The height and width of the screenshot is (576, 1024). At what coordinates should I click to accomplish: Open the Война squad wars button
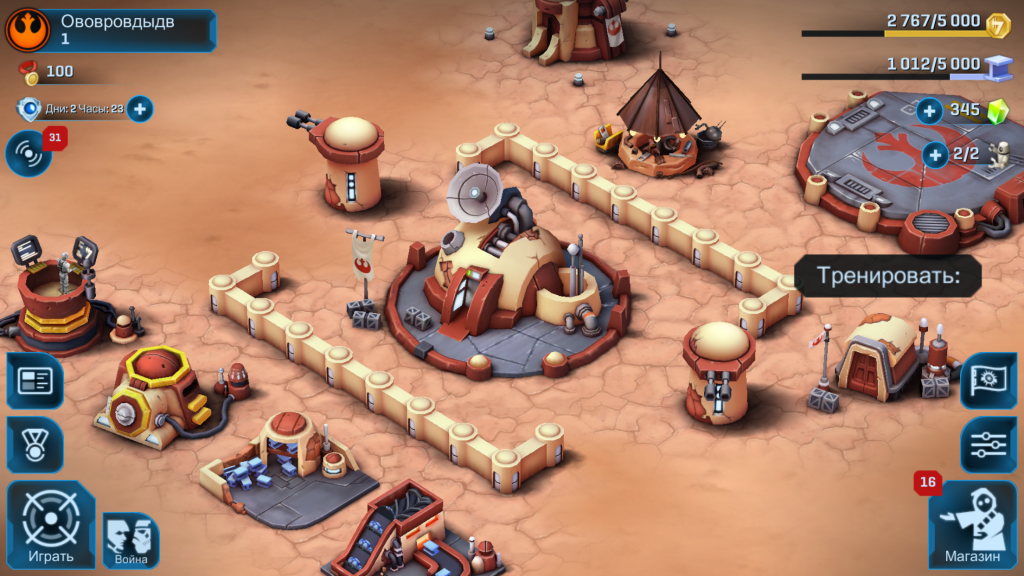pyautogui.click(x=131, y=541)
